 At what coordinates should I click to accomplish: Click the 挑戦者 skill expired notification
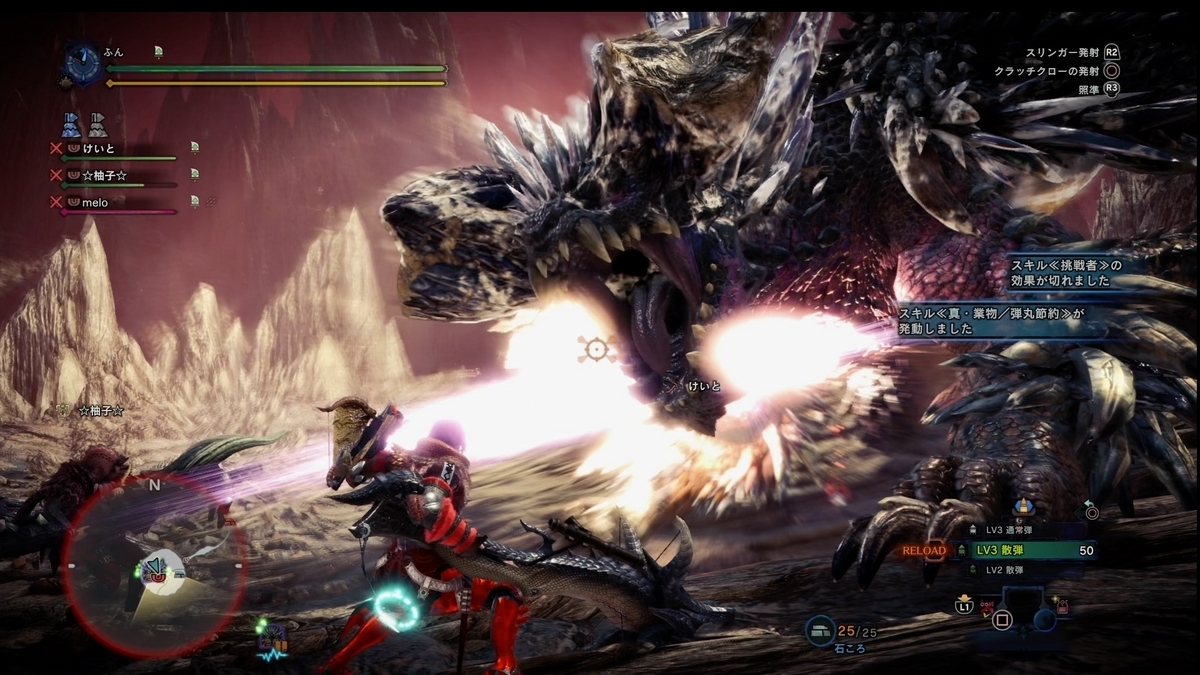(x=1066, y=272)
